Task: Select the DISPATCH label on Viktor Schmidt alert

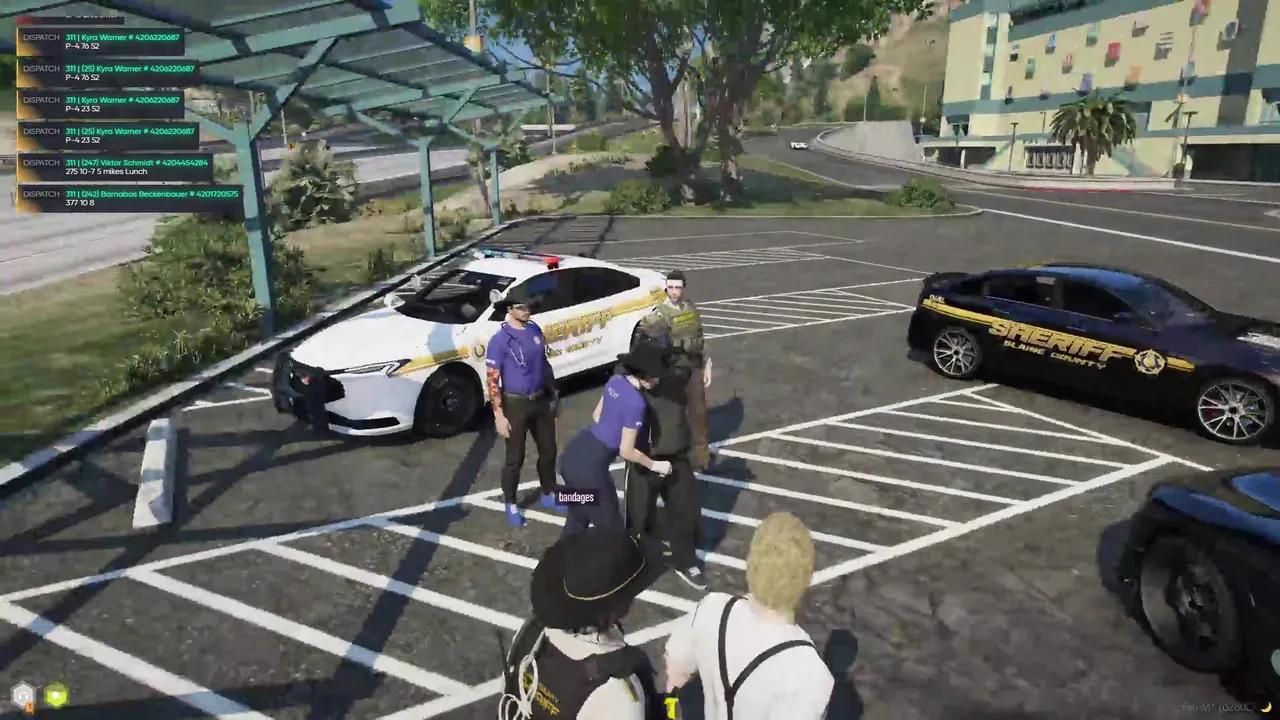Action: click(x=40, y=162)
